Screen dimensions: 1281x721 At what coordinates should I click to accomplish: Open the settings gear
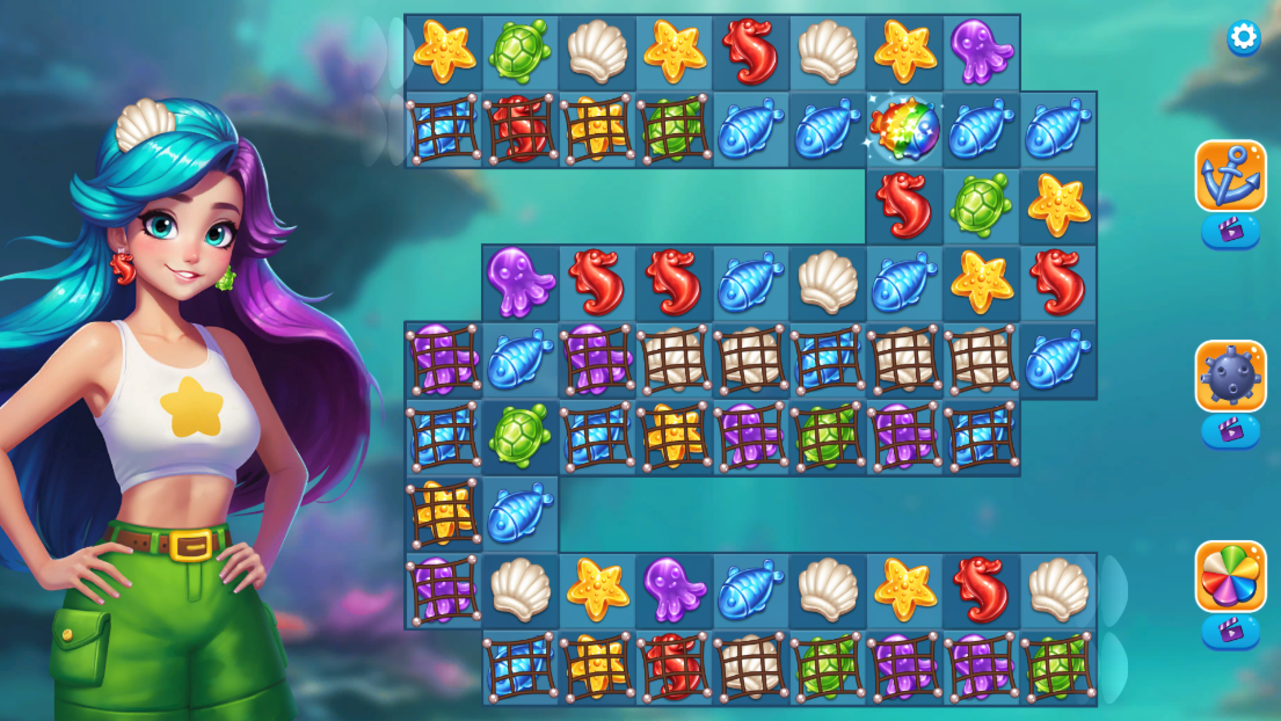coord(1243,36)
